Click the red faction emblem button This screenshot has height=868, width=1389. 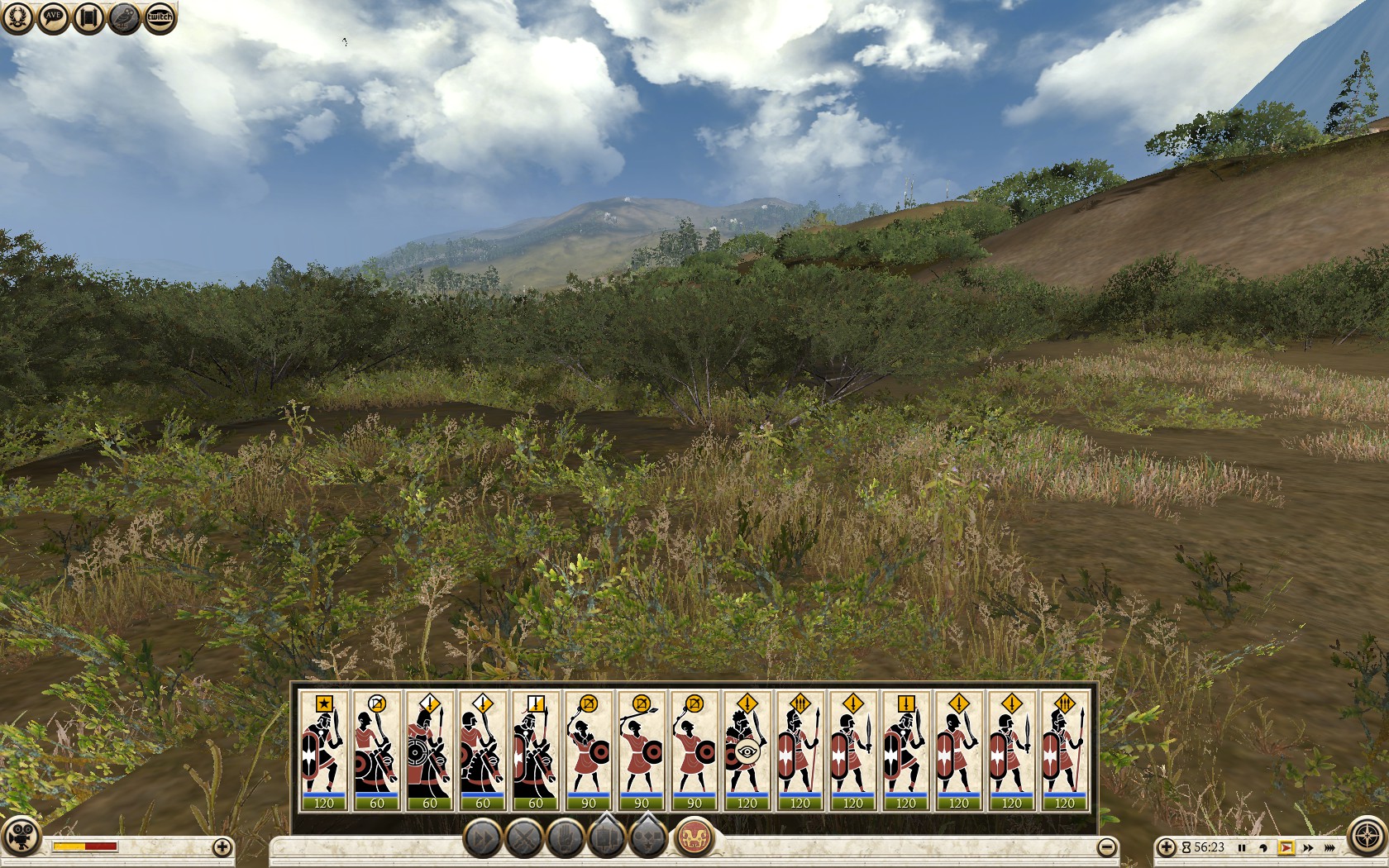tap(695, 837)
